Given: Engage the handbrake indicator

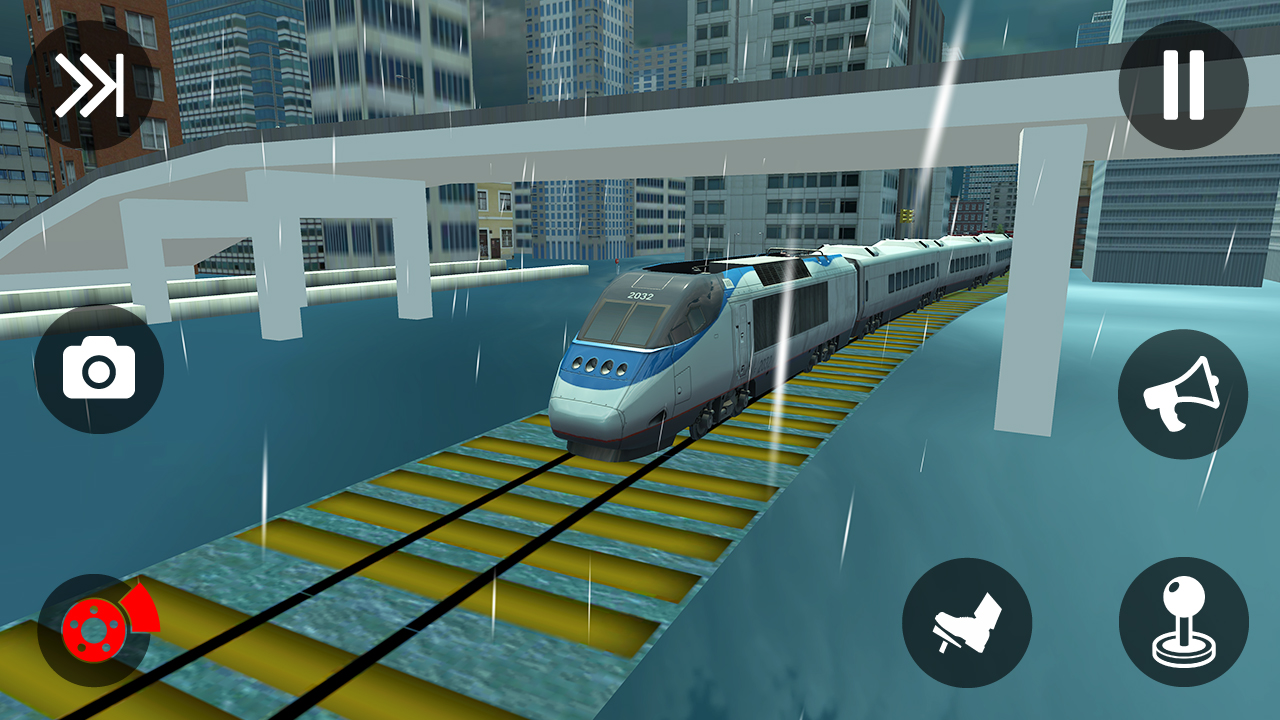Looking at the screenshot, I should point(95,630).
